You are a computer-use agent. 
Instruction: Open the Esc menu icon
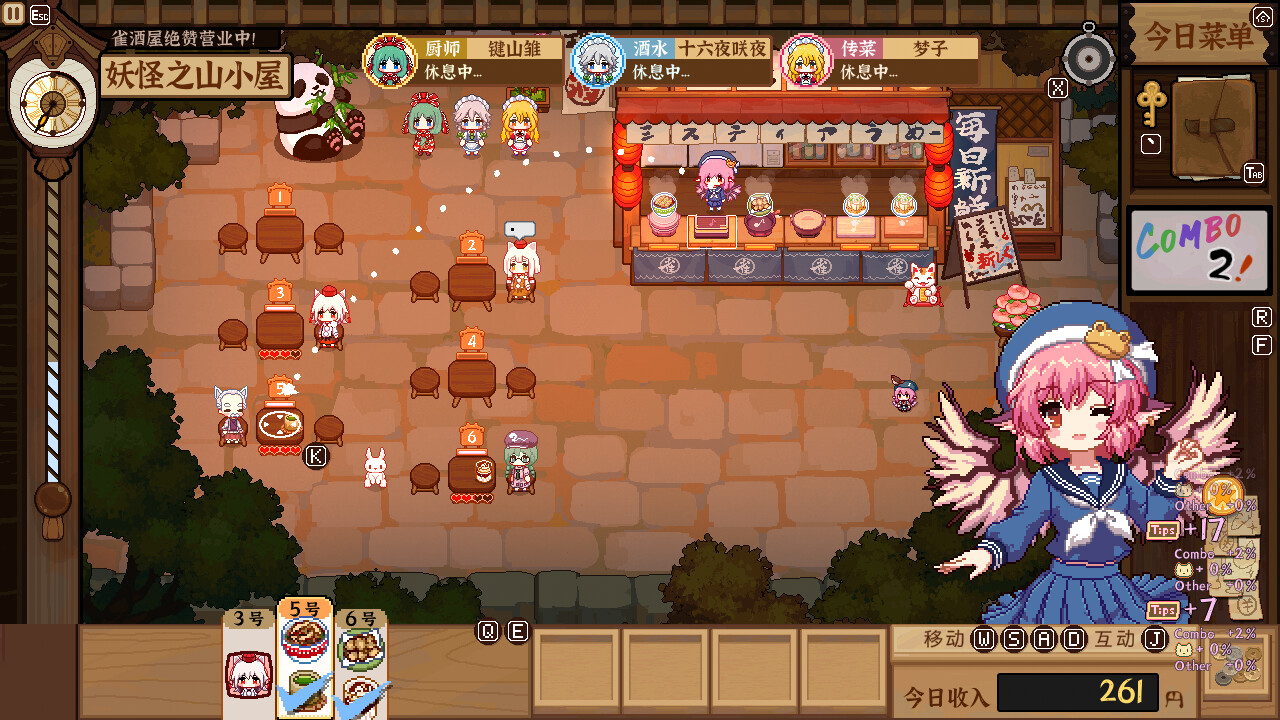[38, 14]
